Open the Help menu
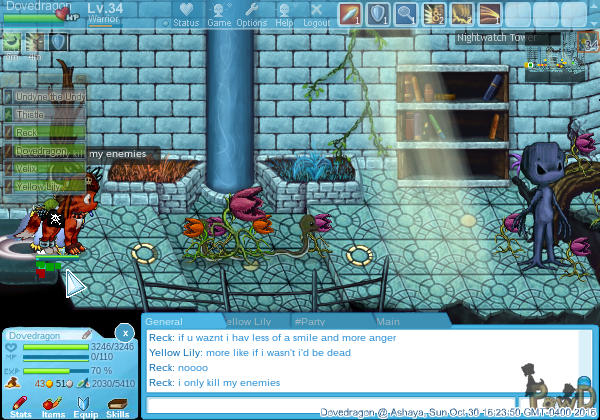 (285, 15)
